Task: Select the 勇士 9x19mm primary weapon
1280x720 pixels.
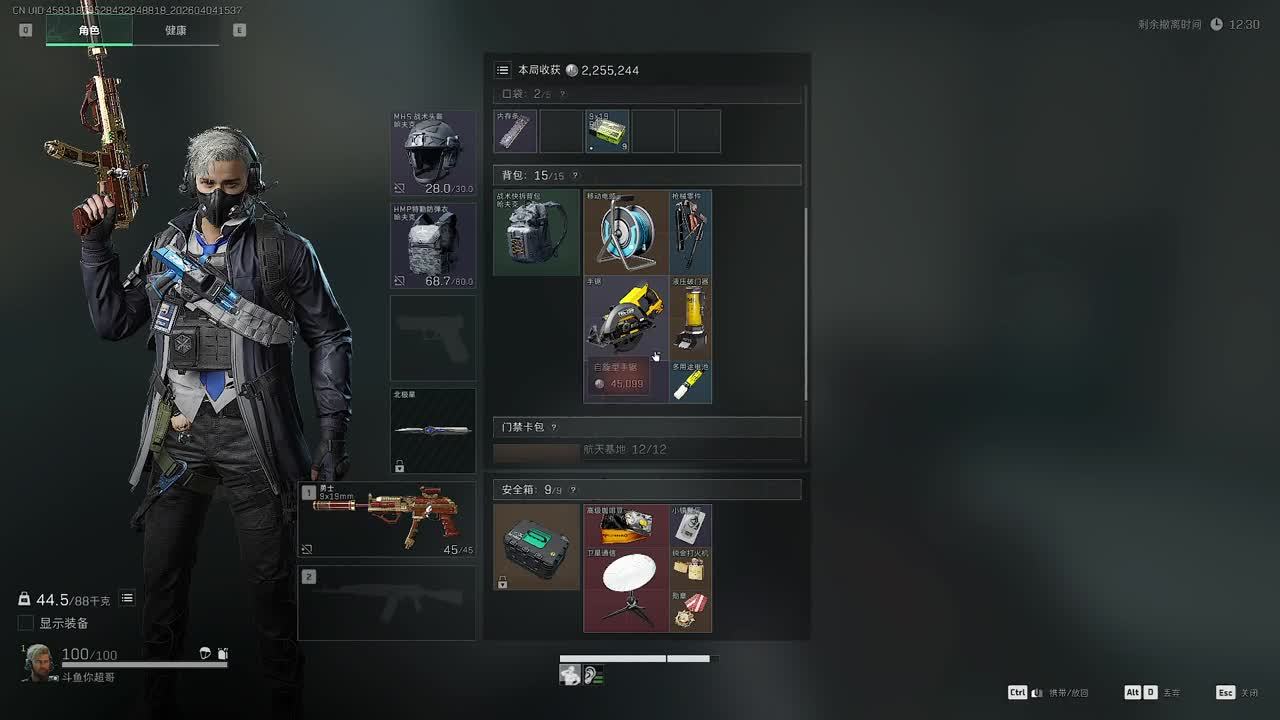Action: (387, 519)
